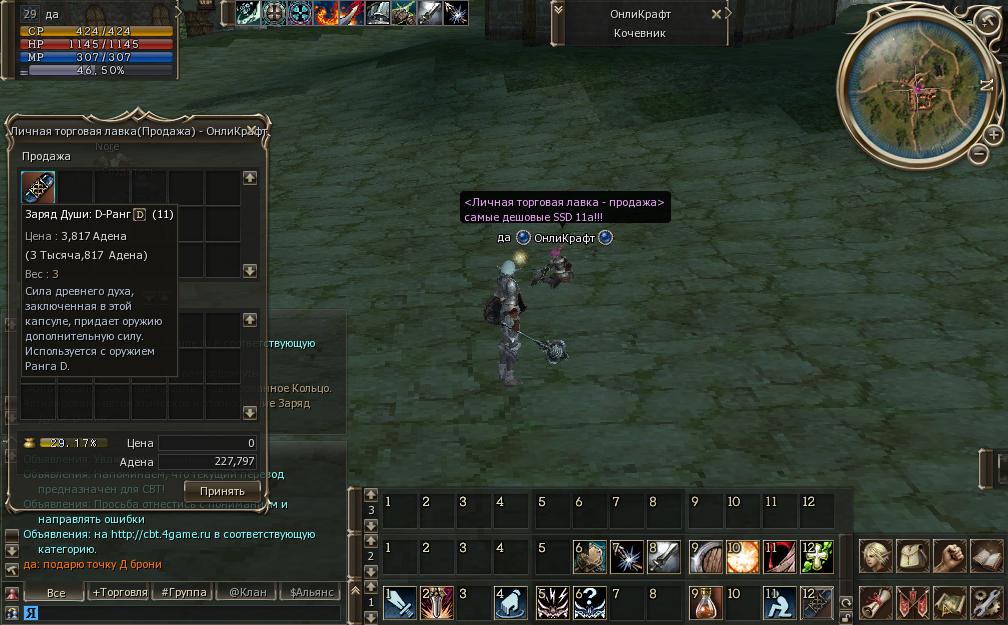Open the inventory bag menu icon
The width and height of the screenshot is (1008, 625).
tap(913, 555)
